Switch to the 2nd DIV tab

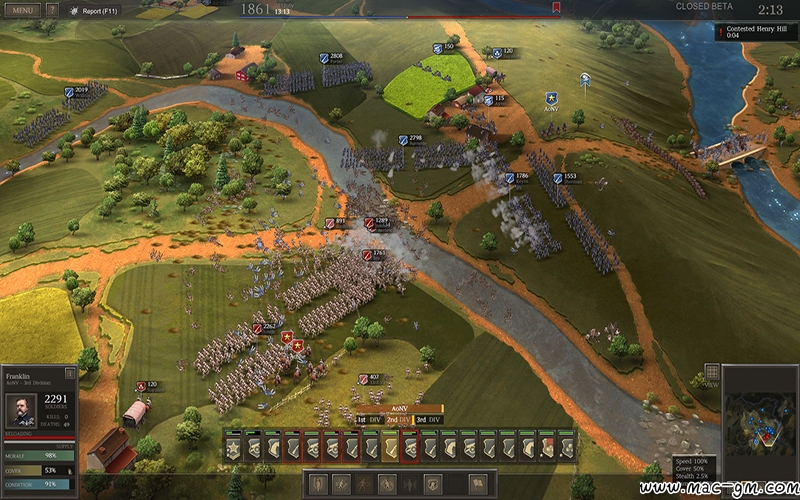pos(399,419)
